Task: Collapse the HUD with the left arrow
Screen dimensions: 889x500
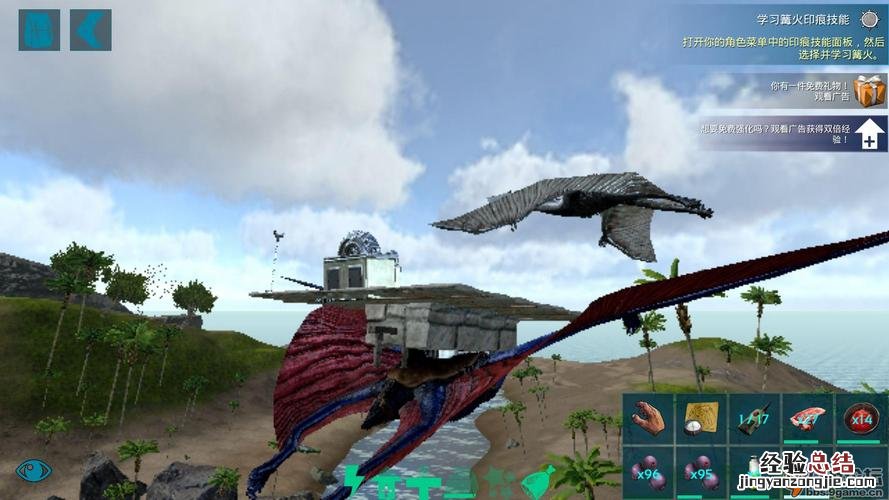Action: coord(90,30)
